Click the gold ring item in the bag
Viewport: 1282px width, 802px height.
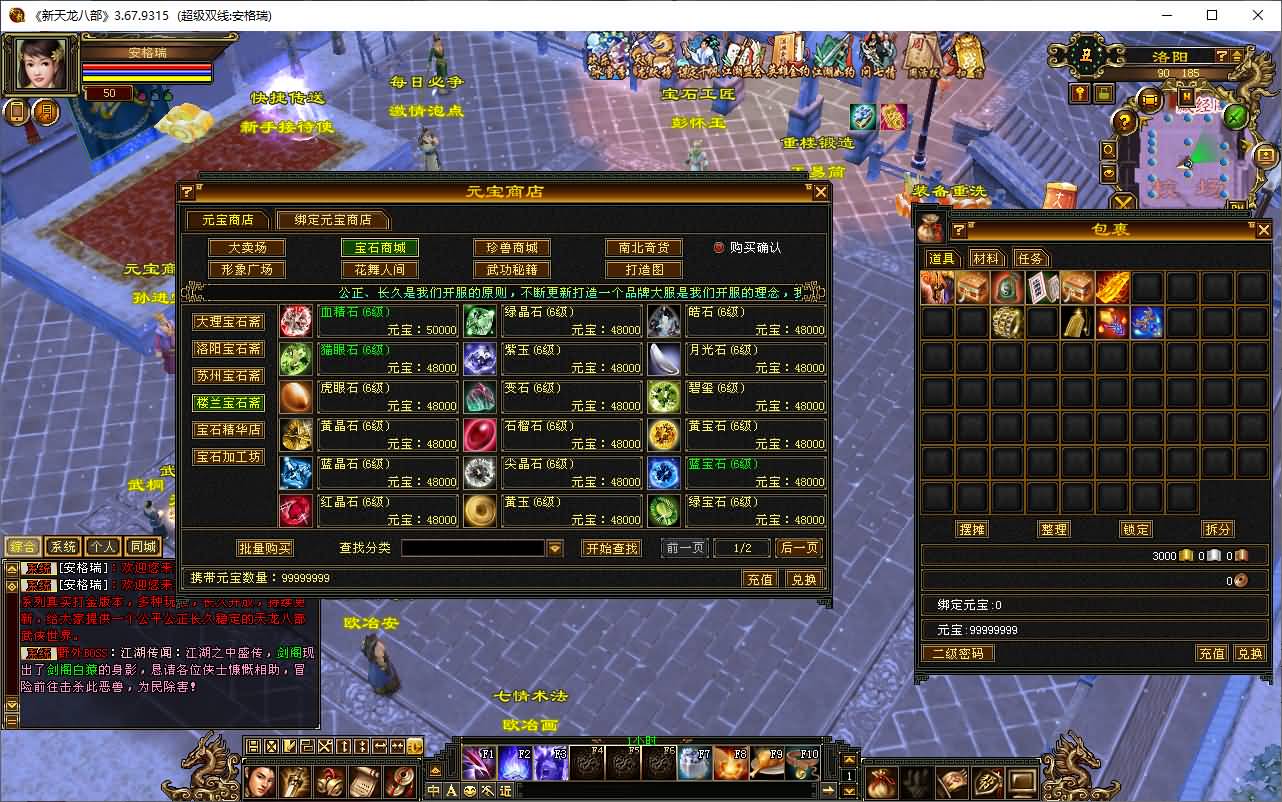pos(1006,322)
